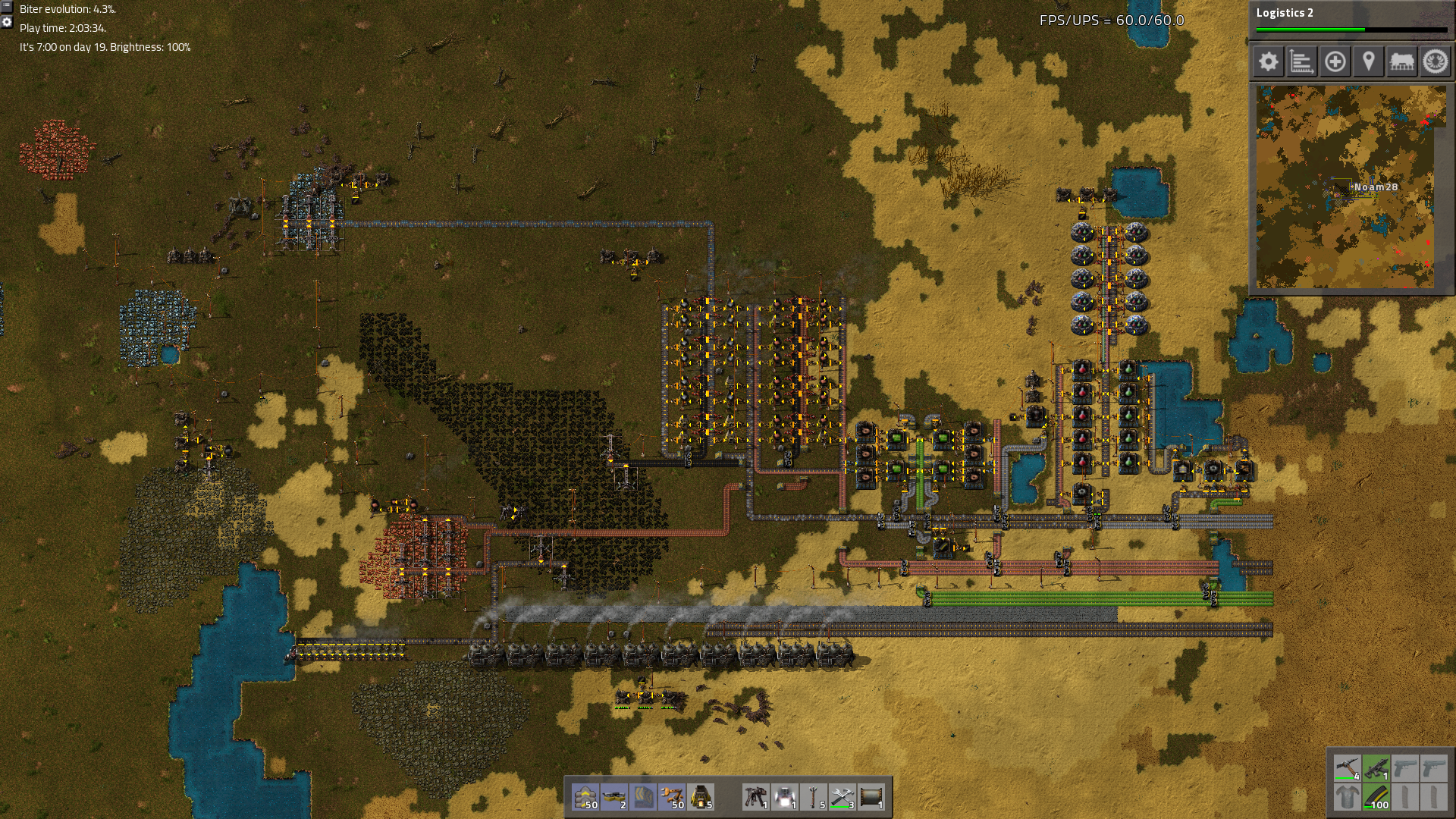
Task: Click the pickaxe tool slot
Action: pos(1348,768)
